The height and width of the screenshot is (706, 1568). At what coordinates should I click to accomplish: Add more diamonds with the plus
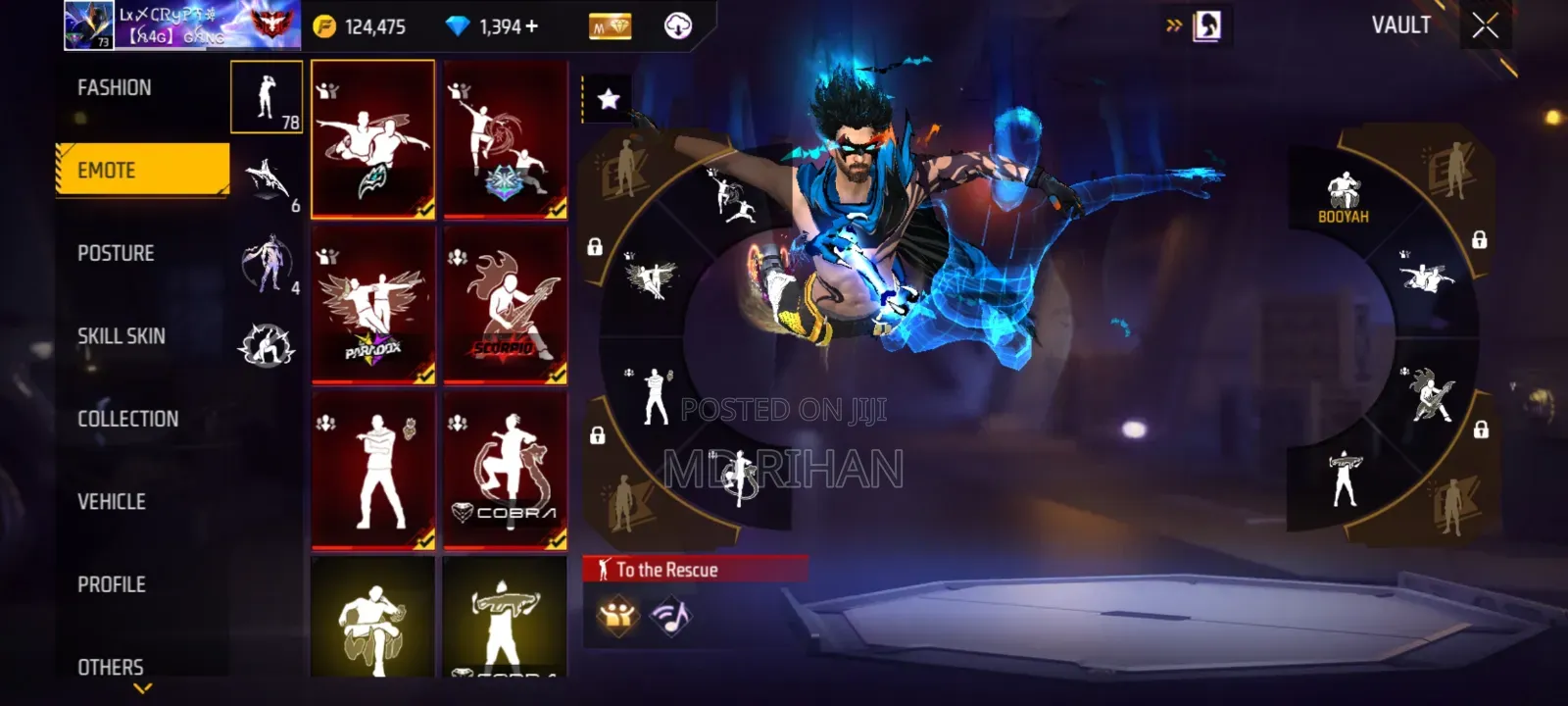[532, 26]
